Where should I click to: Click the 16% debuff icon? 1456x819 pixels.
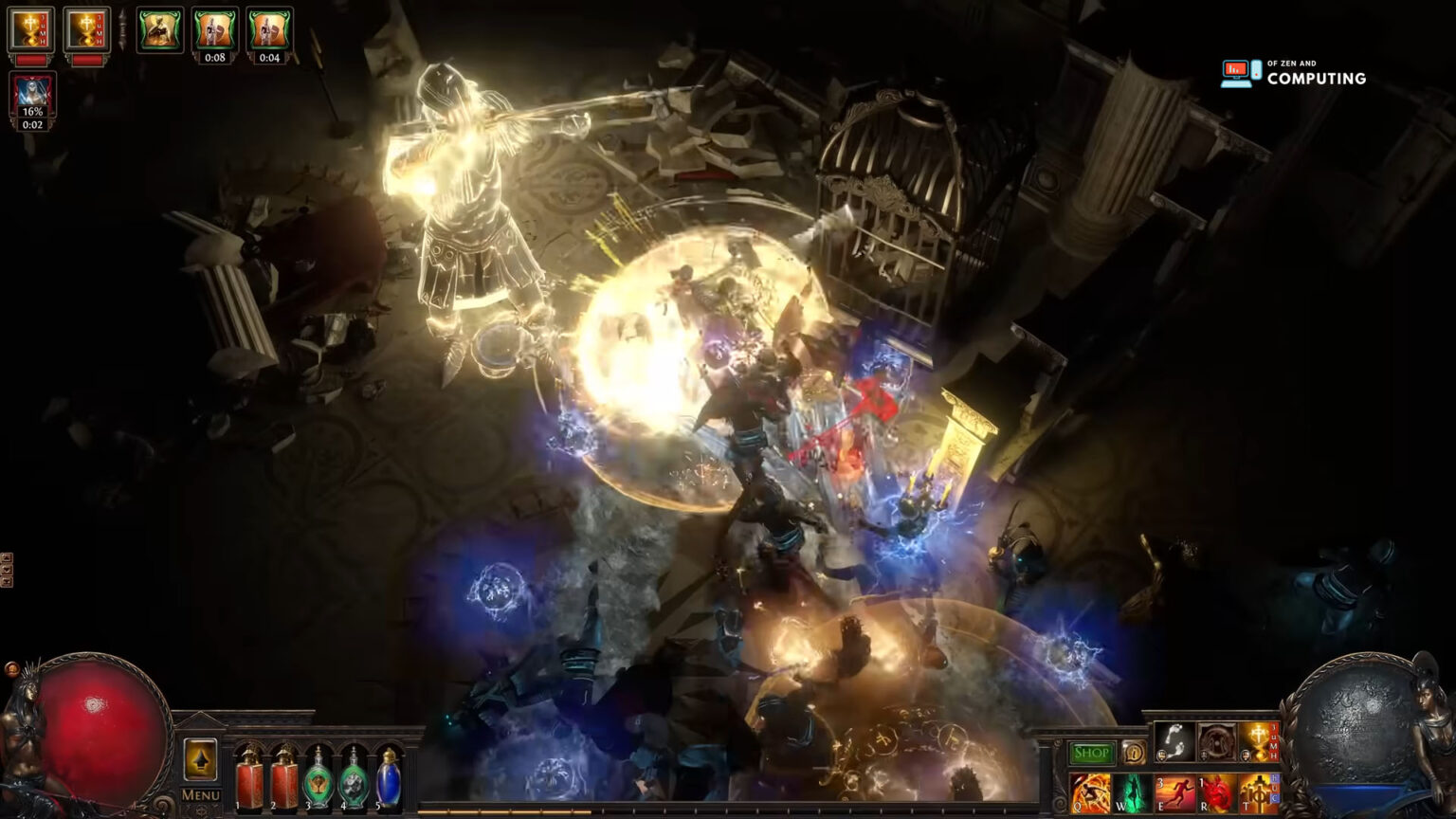click(x=33, y=96)
